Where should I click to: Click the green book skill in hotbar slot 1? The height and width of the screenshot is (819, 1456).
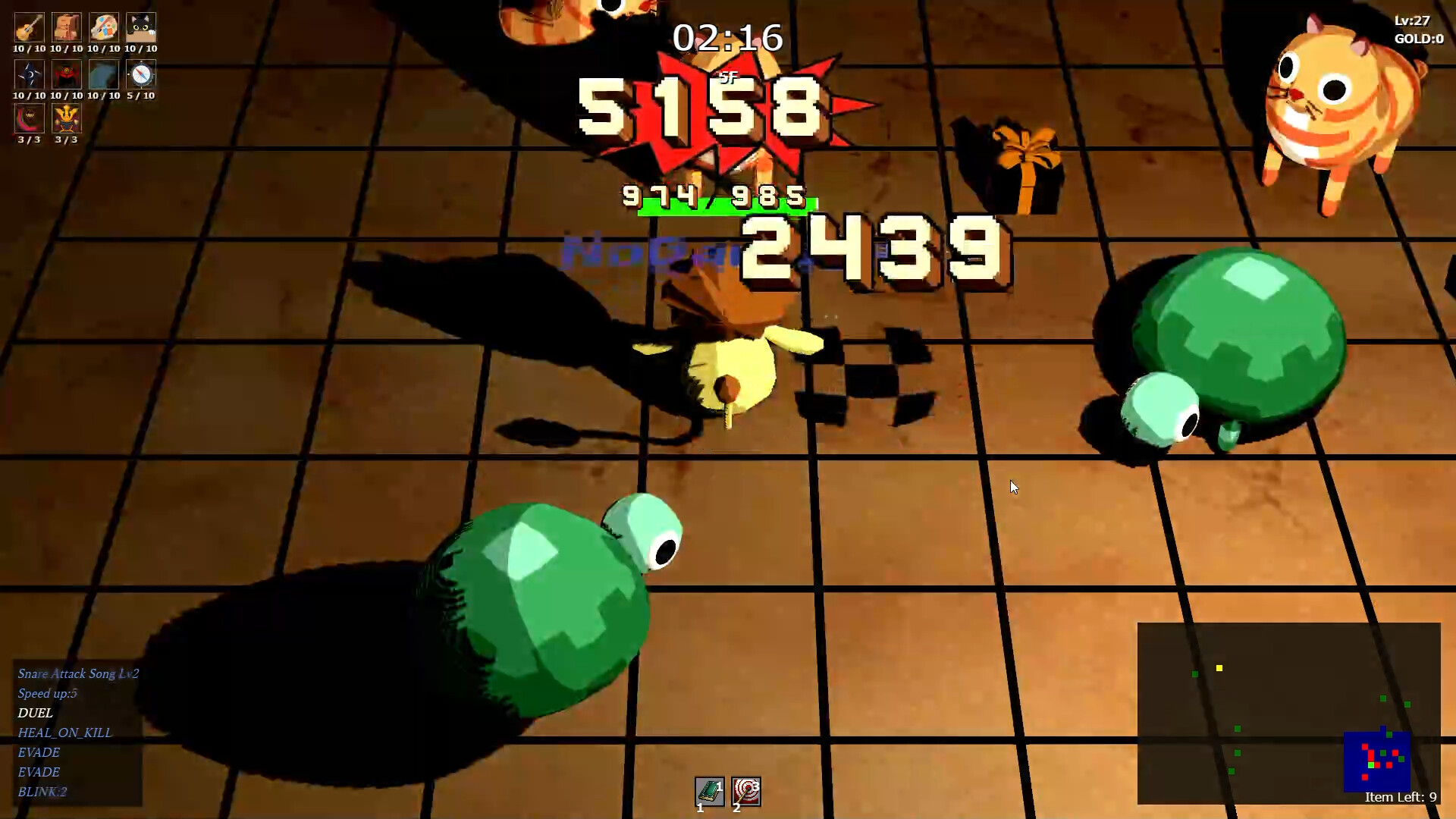pos(710,792)
